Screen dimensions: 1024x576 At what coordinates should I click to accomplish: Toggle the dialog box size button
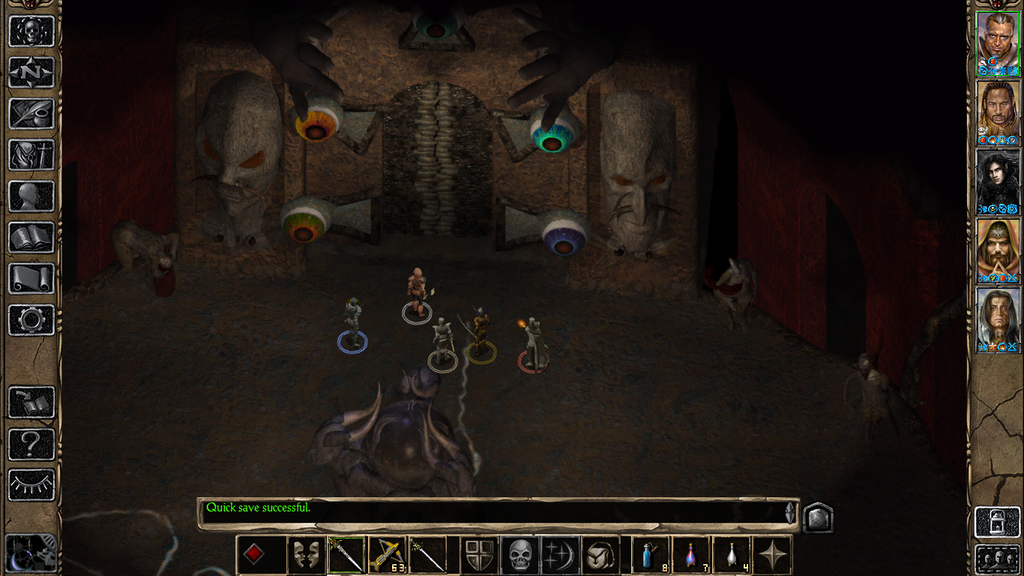[x=817, y=517]
